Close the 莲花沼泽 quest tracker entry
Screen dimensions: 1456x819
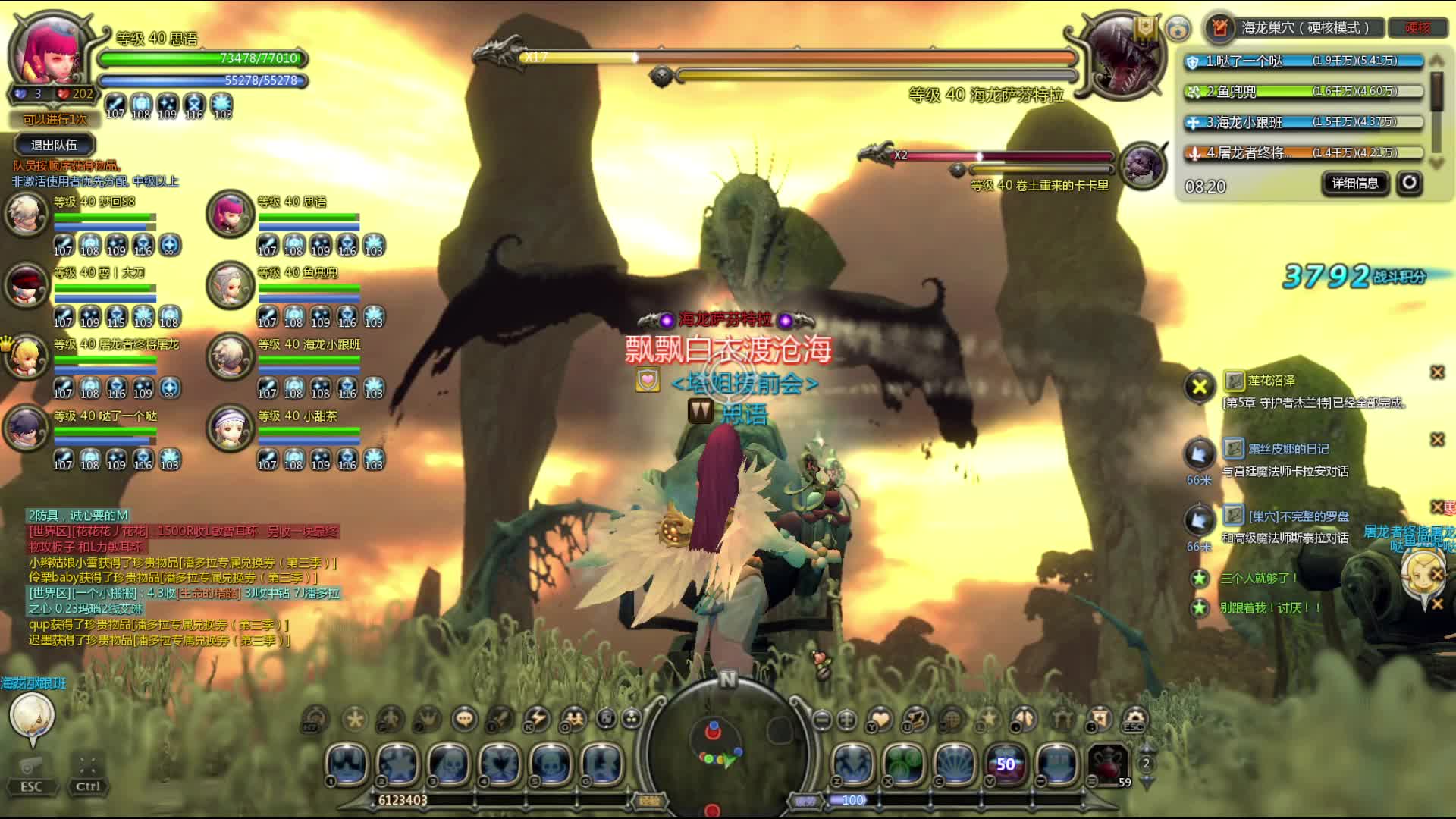(1437, 372)
